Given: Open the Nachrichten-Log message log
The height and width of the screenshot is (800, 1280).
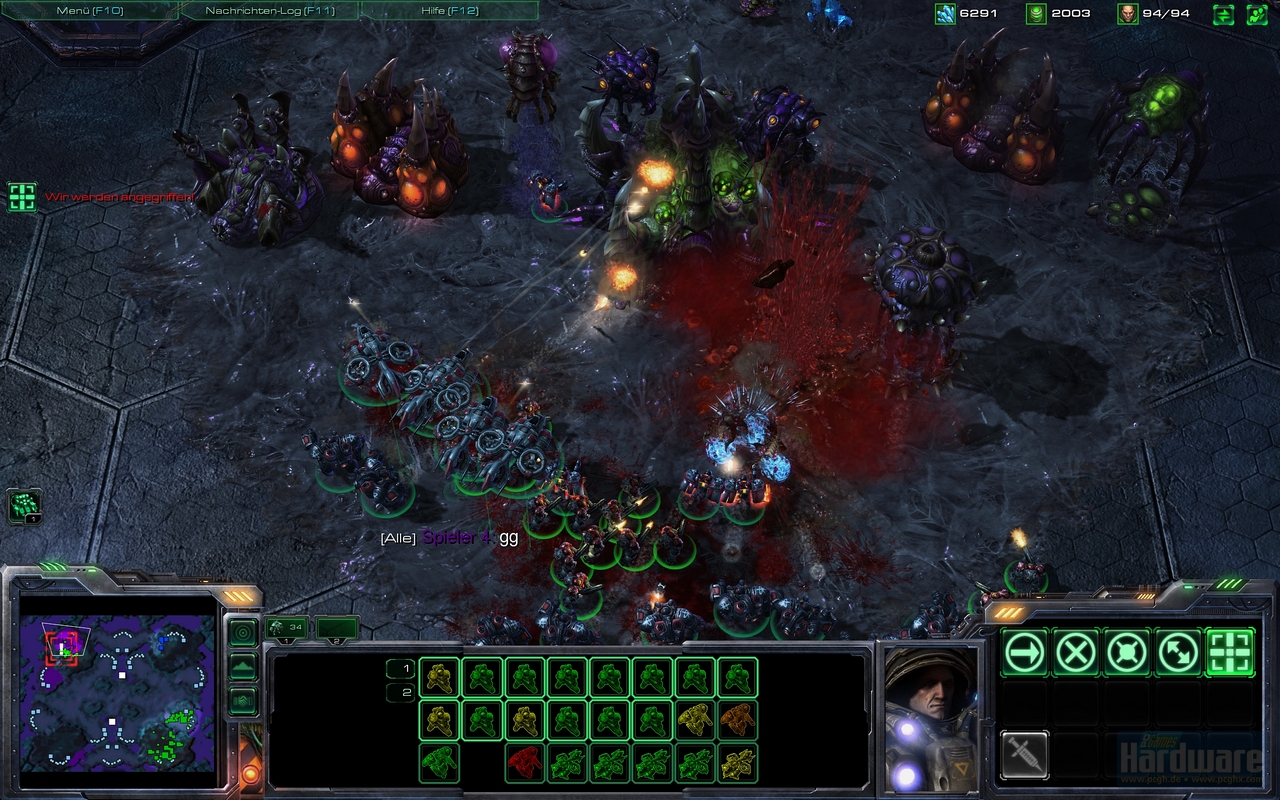Looking at the screenshot, I should (269, 11).
